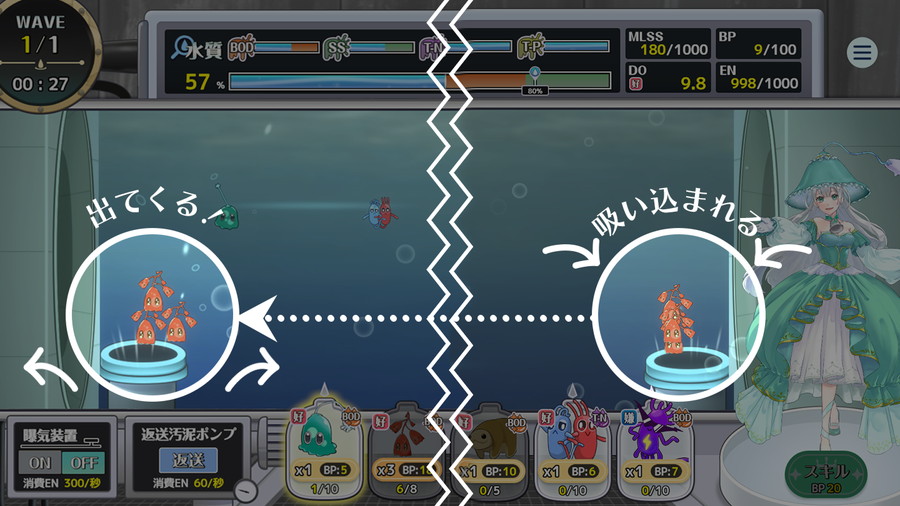Use the スキル skill button
This screenshot has width=900, height=506.
[x=824, y=473]
